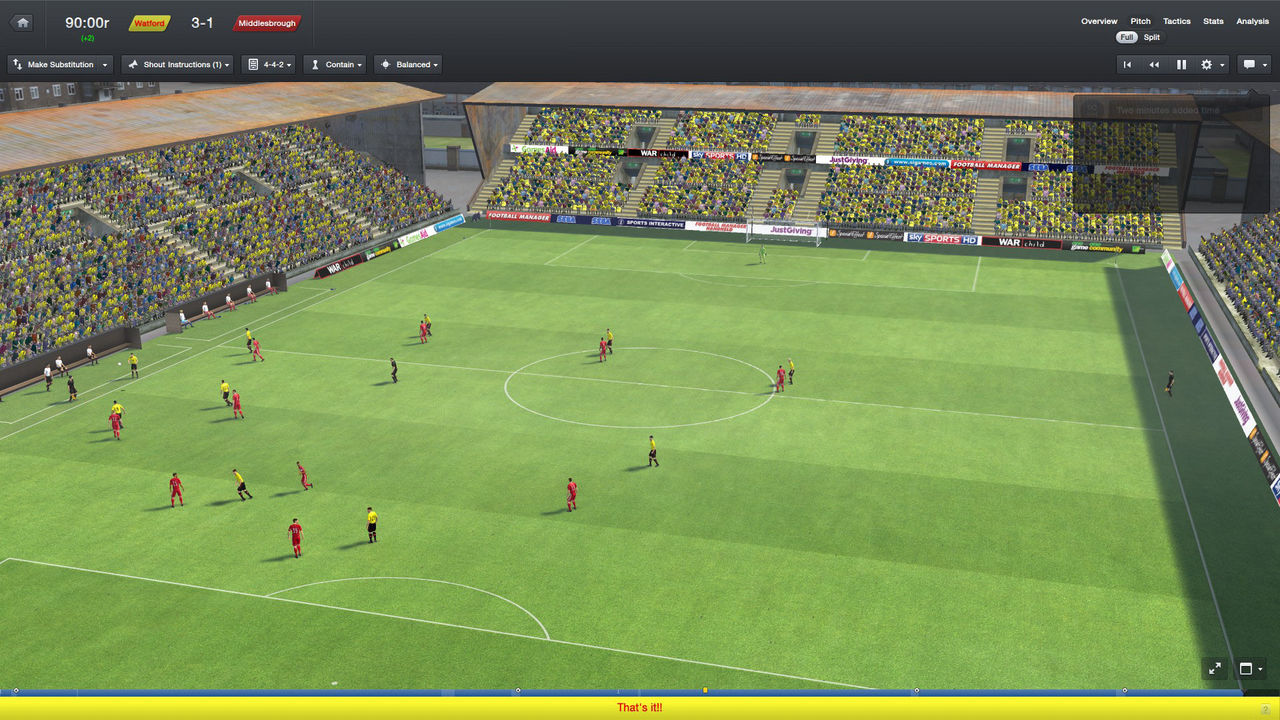1280x720 pixels.
Task: Toggle the Contain shout instruction
Action: point(334,64)
